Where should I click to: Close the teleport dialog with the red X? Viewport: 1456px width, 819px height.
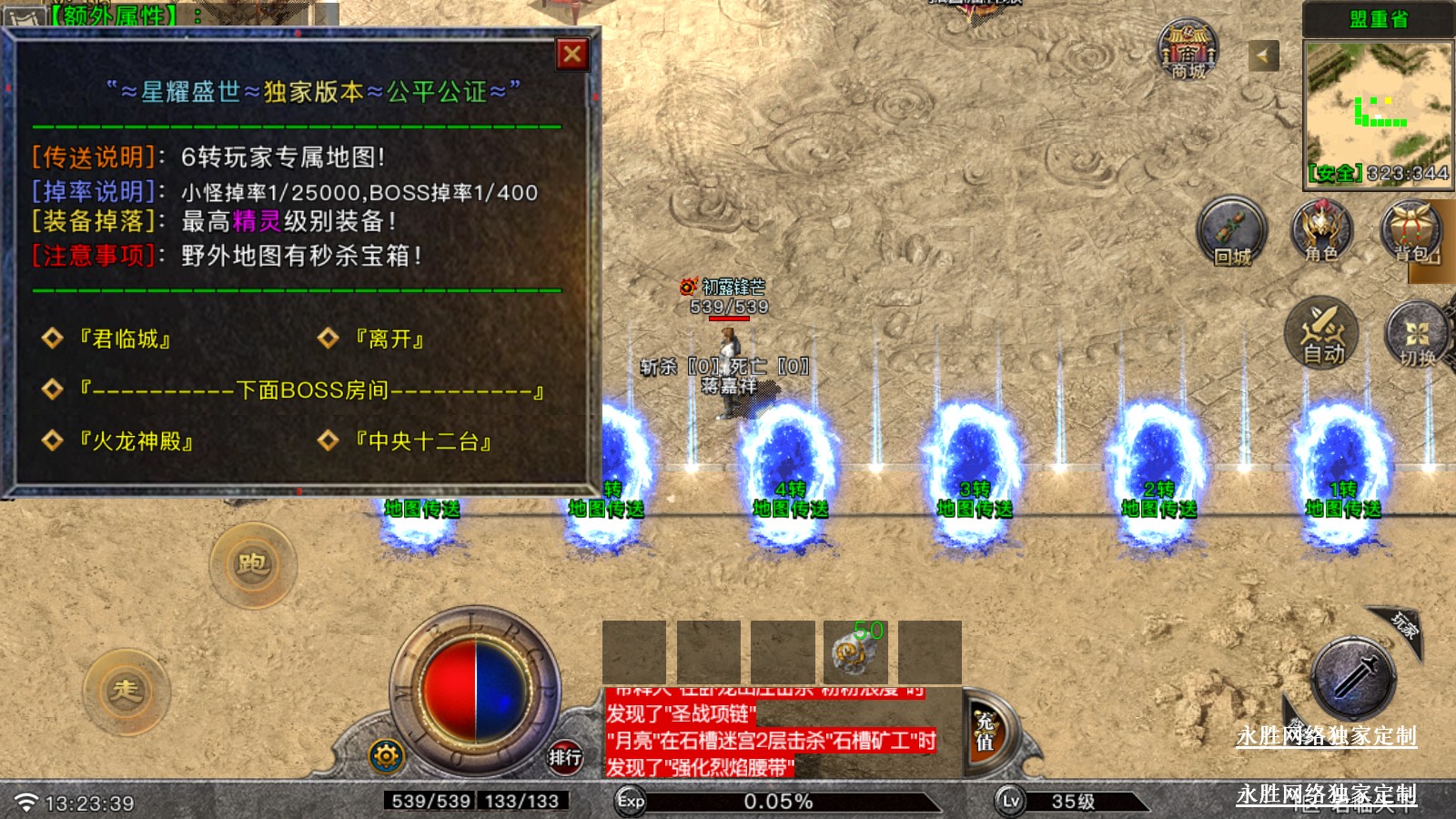tap(572, 55)
